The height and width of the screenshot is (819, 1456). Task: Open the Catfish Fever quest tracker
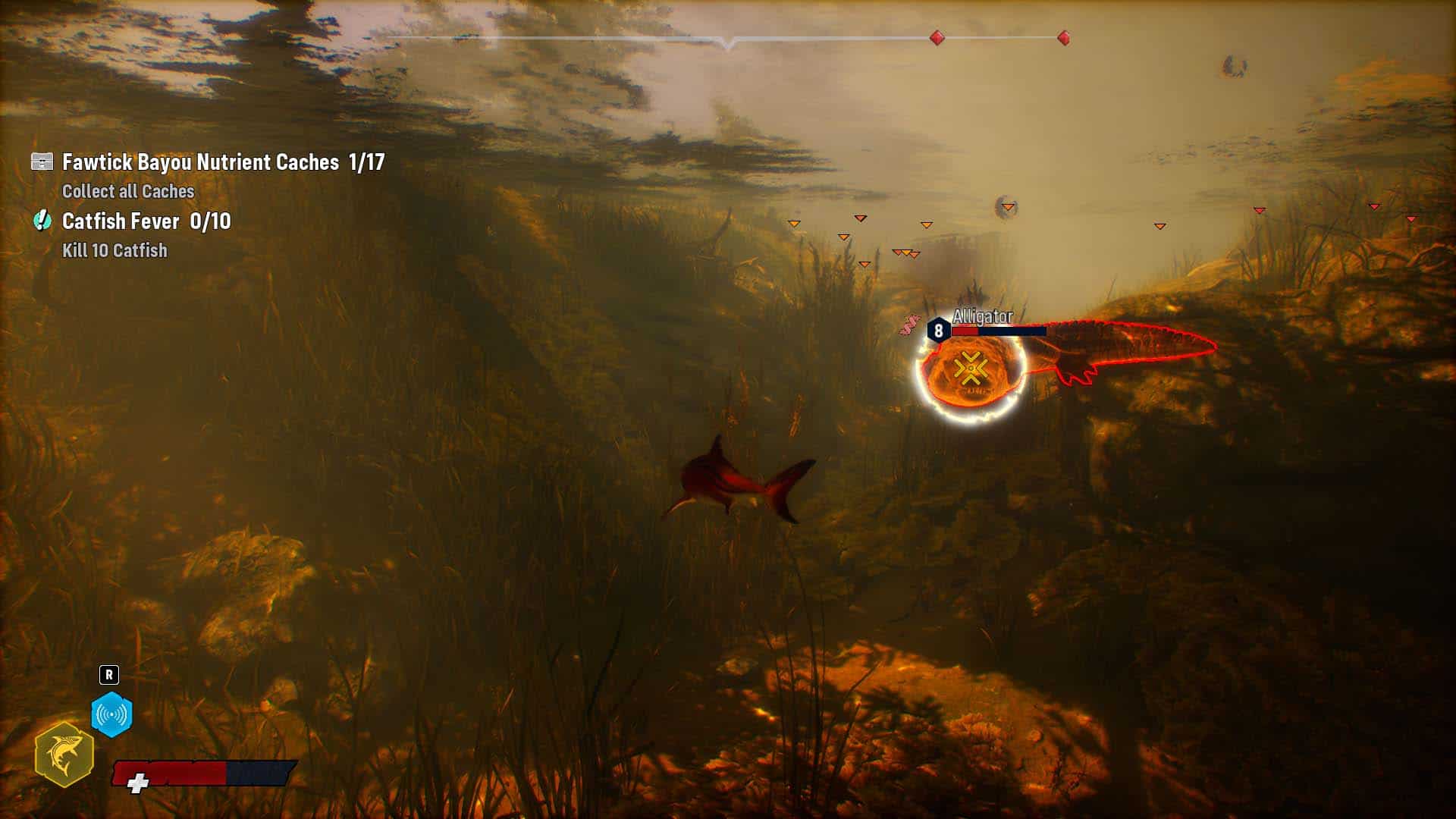point(146,221)
